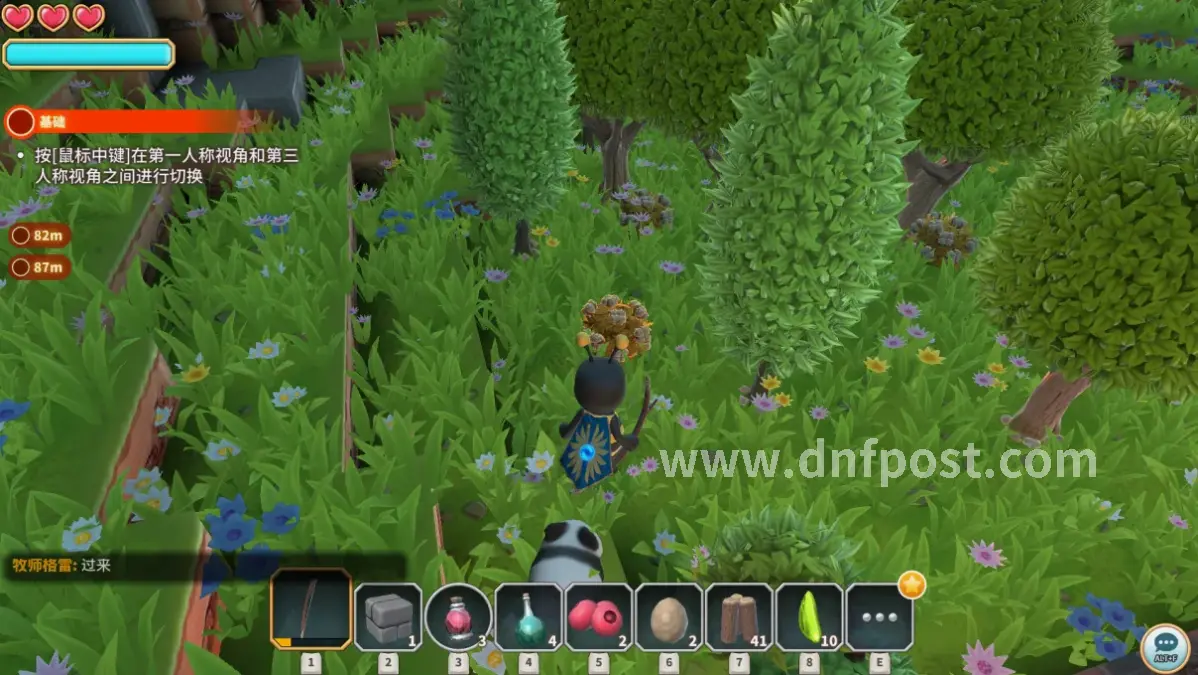Choose the wood logs slot with 41
The width and height of the screenshot is (1198, 675).
point(738,616)
